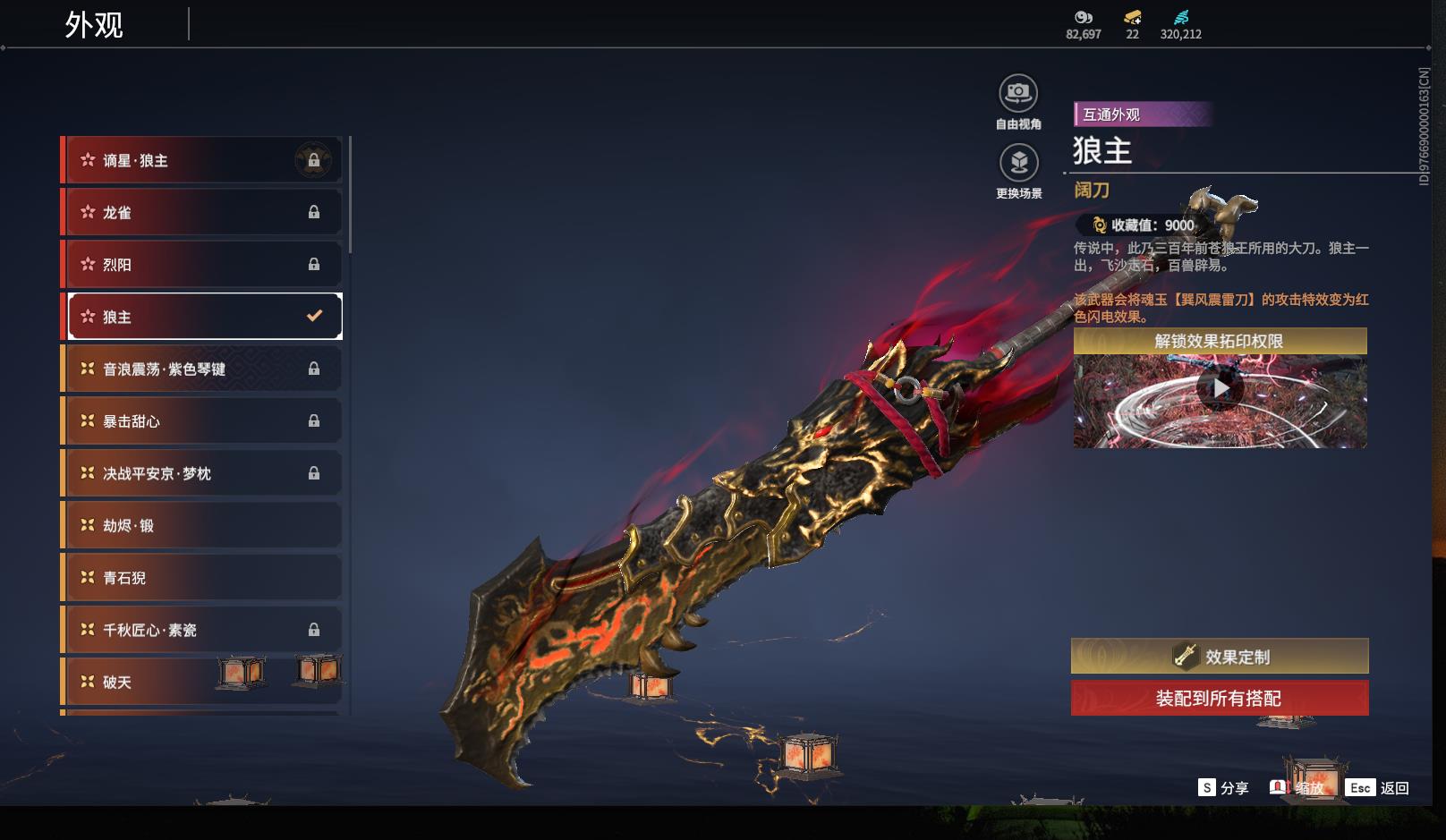Play the effect preview video
The height and width of the screenshot is (840, 1446).
[x=1221, y=389]
